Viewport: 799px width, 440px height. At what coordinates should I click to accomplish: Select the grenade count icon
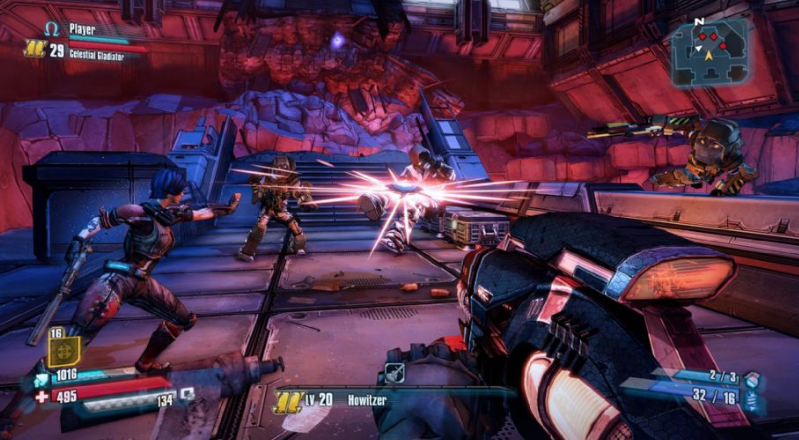[x=752, y=379]
